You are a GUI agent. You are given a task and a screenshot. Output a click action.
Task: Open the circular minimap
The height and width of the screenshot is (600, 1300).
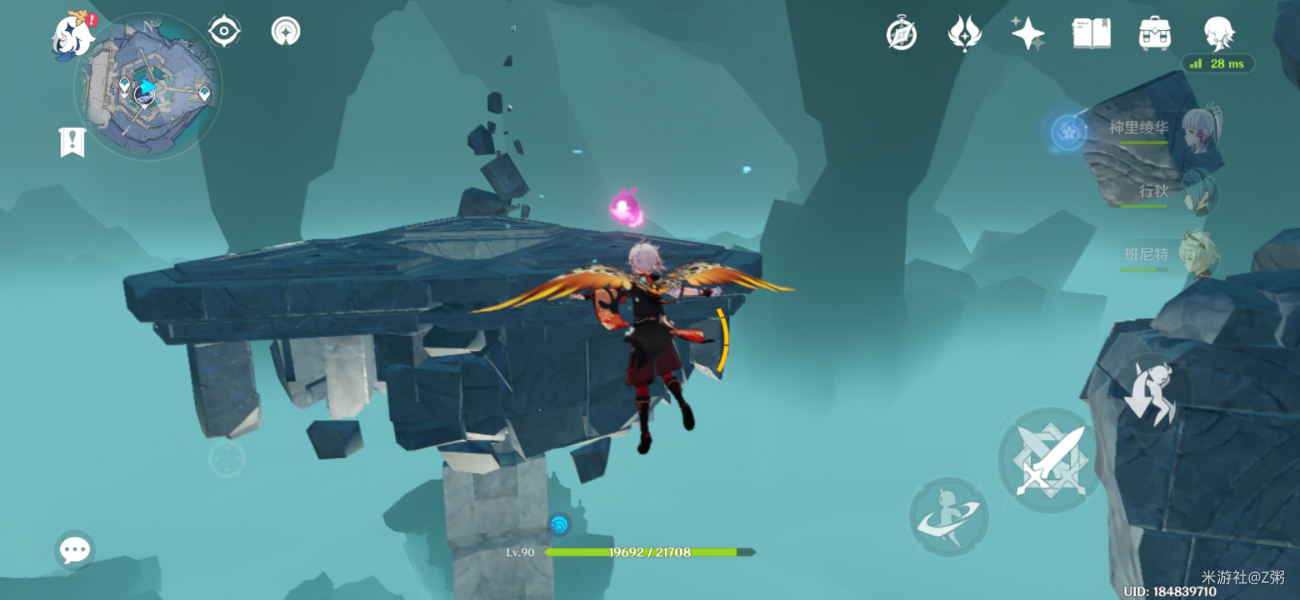tap(147, 90)
